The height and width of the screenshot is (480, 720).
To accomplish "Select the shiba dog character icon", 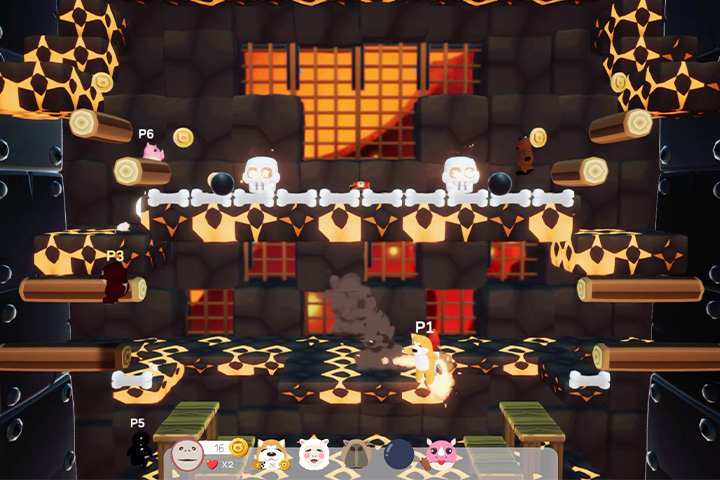I will (270, 455).
